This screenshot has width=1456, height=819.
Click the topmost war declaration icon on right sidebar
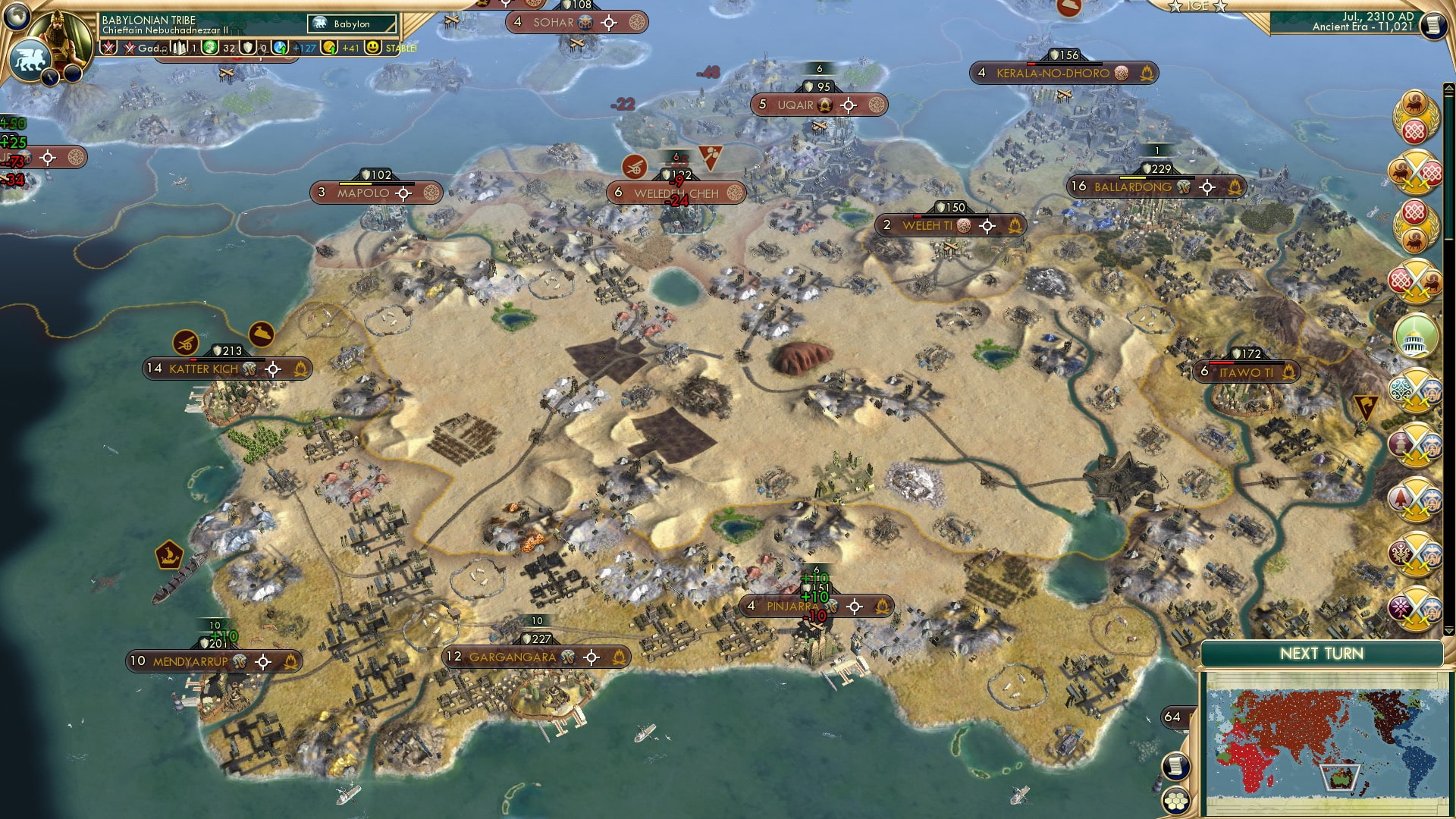click(1414, 172)
